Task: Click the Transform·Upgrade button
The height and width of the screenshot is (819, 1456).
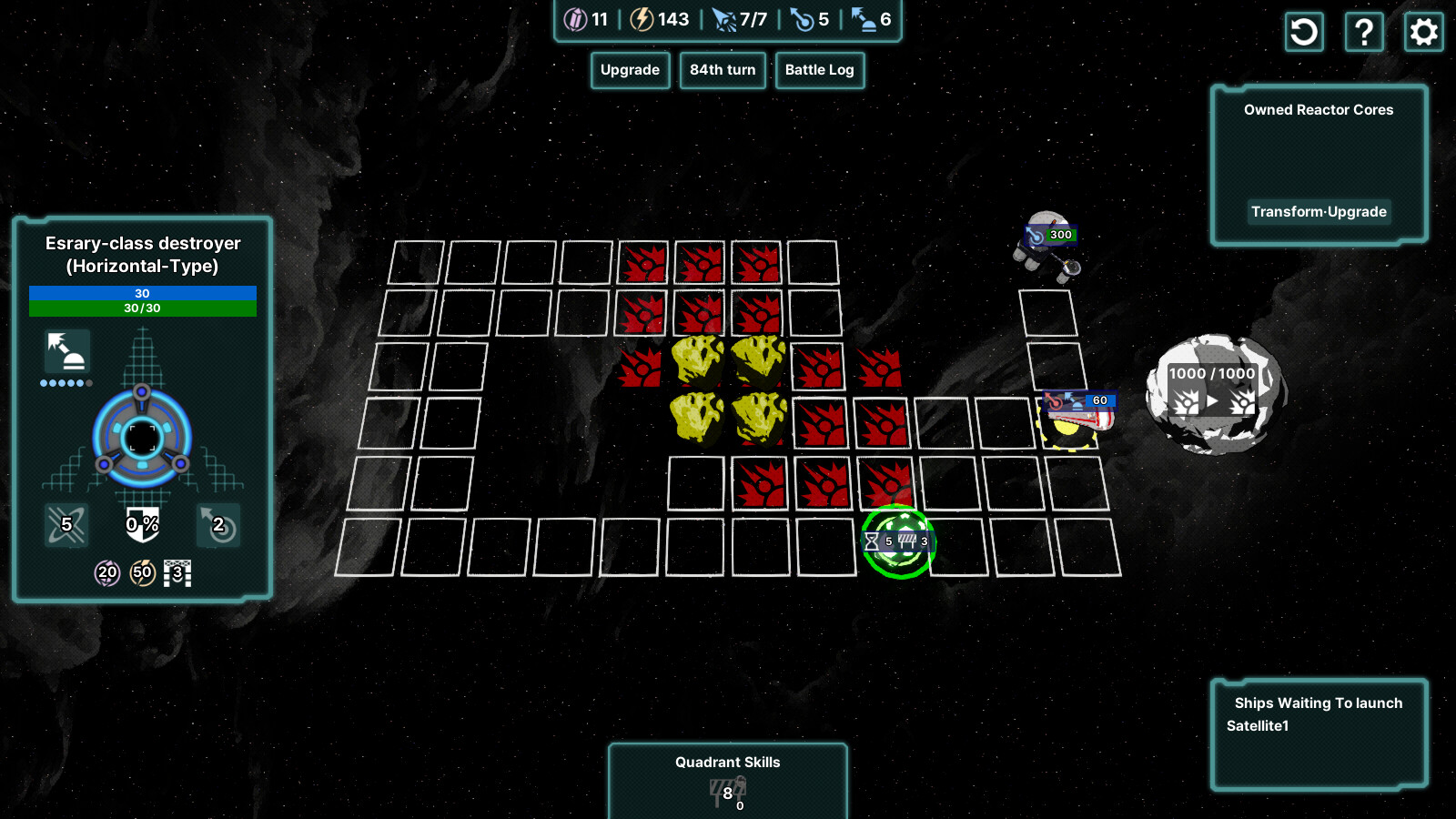Action: (1319, 212)
